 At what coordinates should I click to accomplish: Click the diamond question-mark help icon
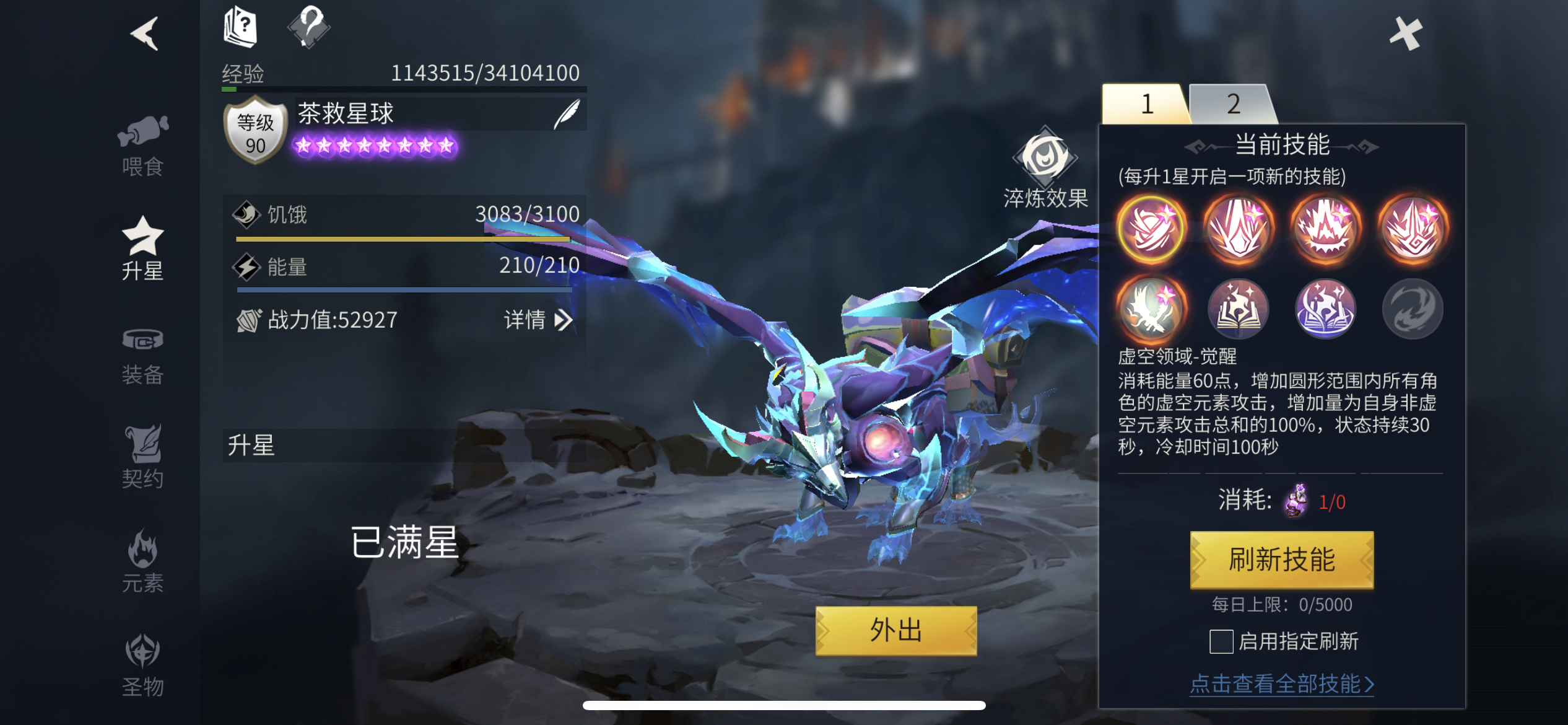click(x=308, y=27)
